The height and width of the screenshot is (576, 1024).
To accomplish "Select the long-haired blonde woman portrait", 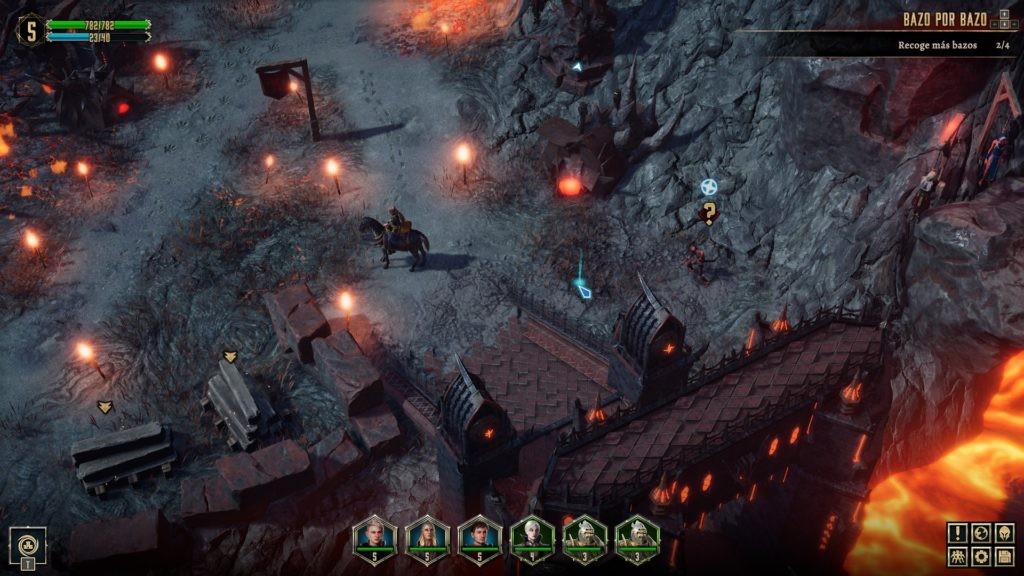I will [x=427, y=540].
